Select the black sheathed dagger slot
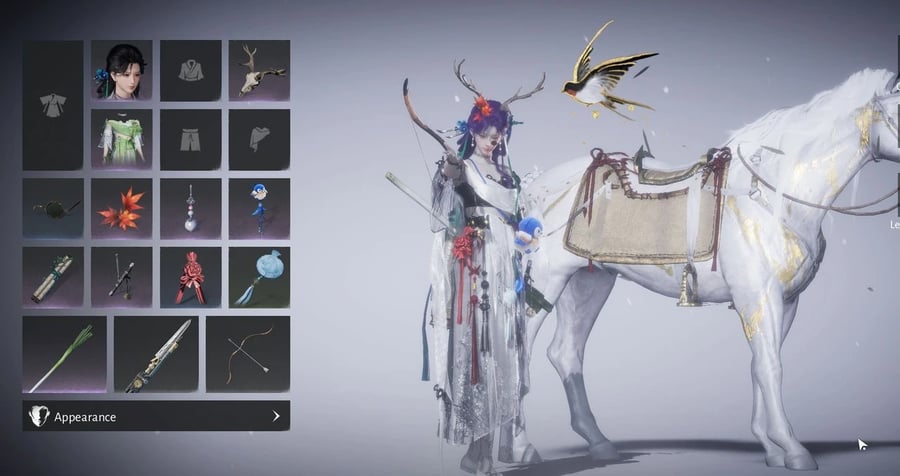 121,277
